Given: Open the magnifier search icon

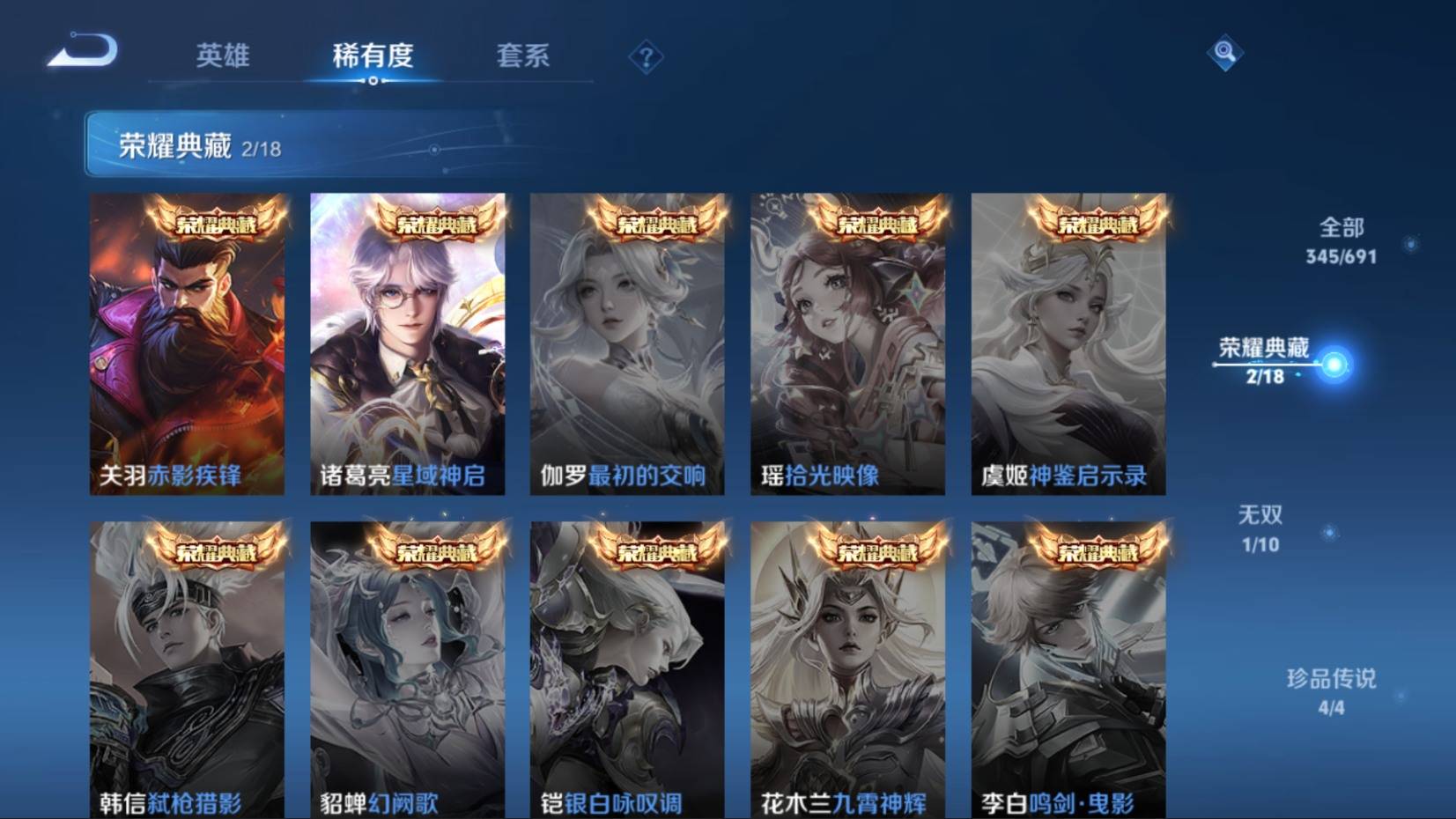Looking at the screenshot, I should click(x=1224, y=53).
